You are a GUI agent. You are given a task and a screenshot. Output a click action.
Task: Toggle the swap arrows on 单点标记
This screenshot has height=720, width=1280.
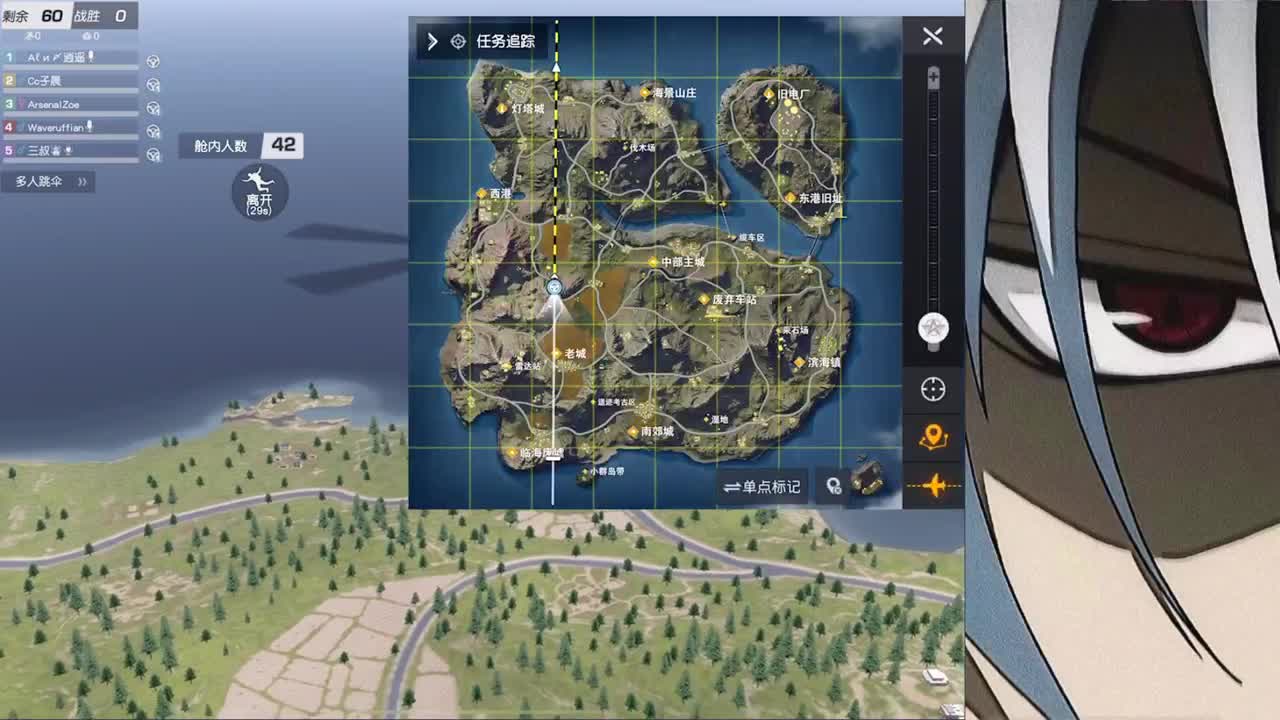[728, 488]
